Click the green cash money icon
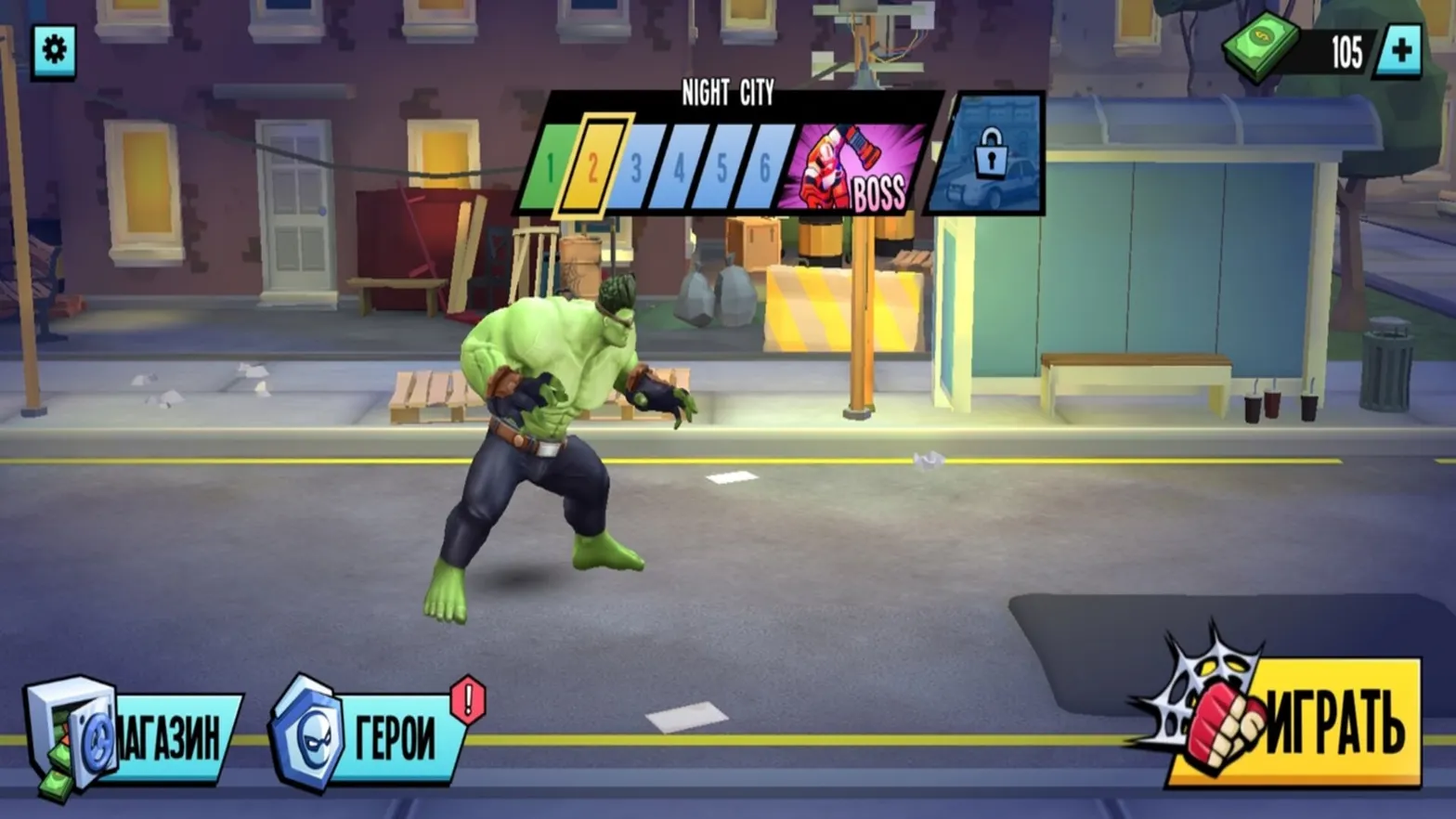 [x=1262, y=48]
